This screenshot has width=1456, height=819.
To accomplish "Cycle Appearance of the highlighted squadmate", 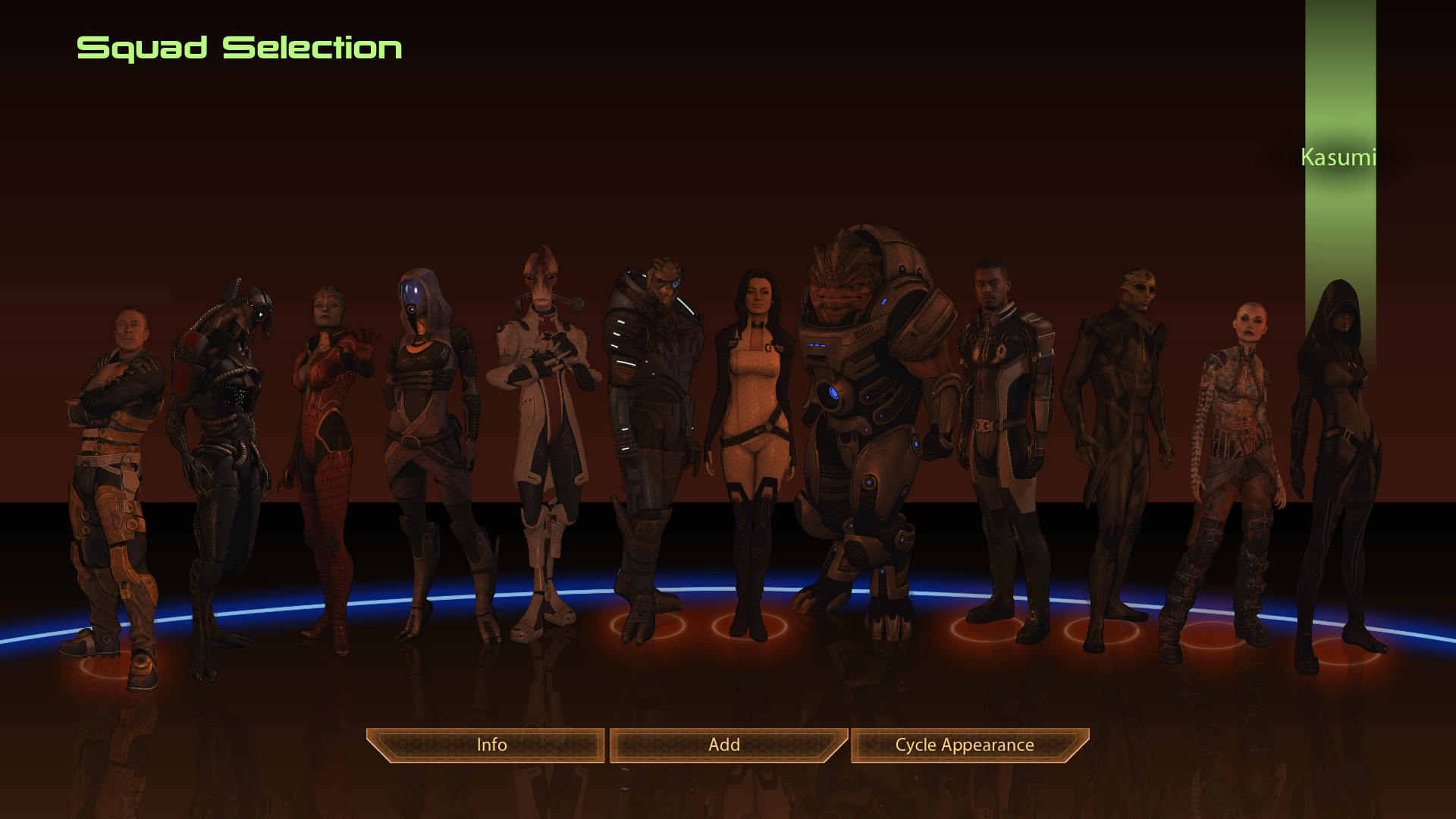I will point(965,745).
